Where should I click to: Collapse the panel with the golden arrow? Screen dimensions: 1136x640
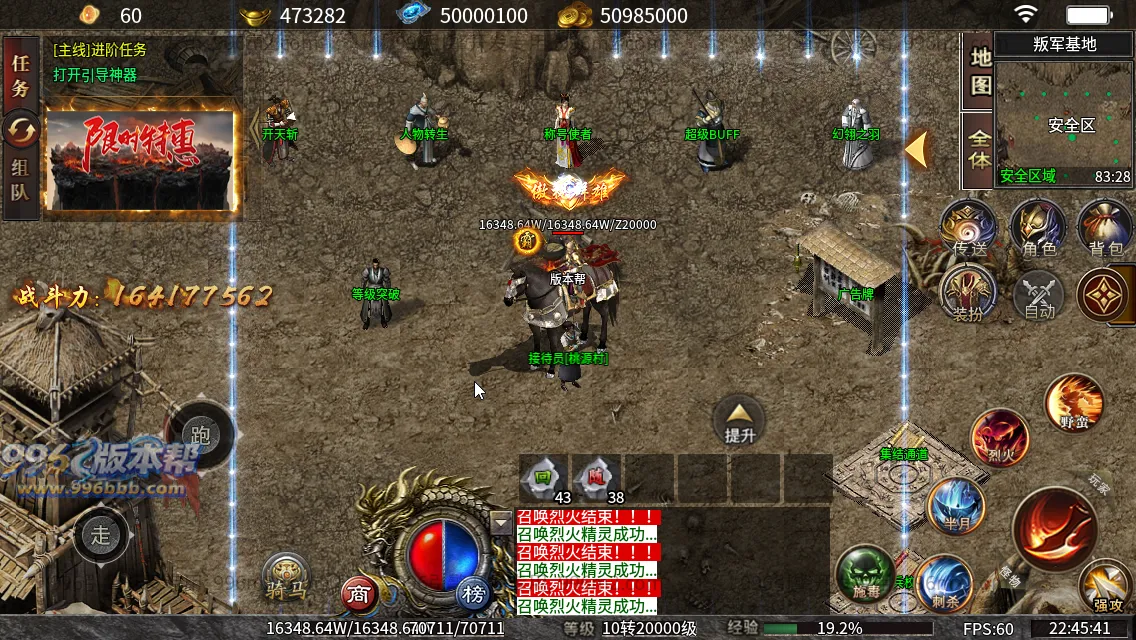click(x=917, y=150)
